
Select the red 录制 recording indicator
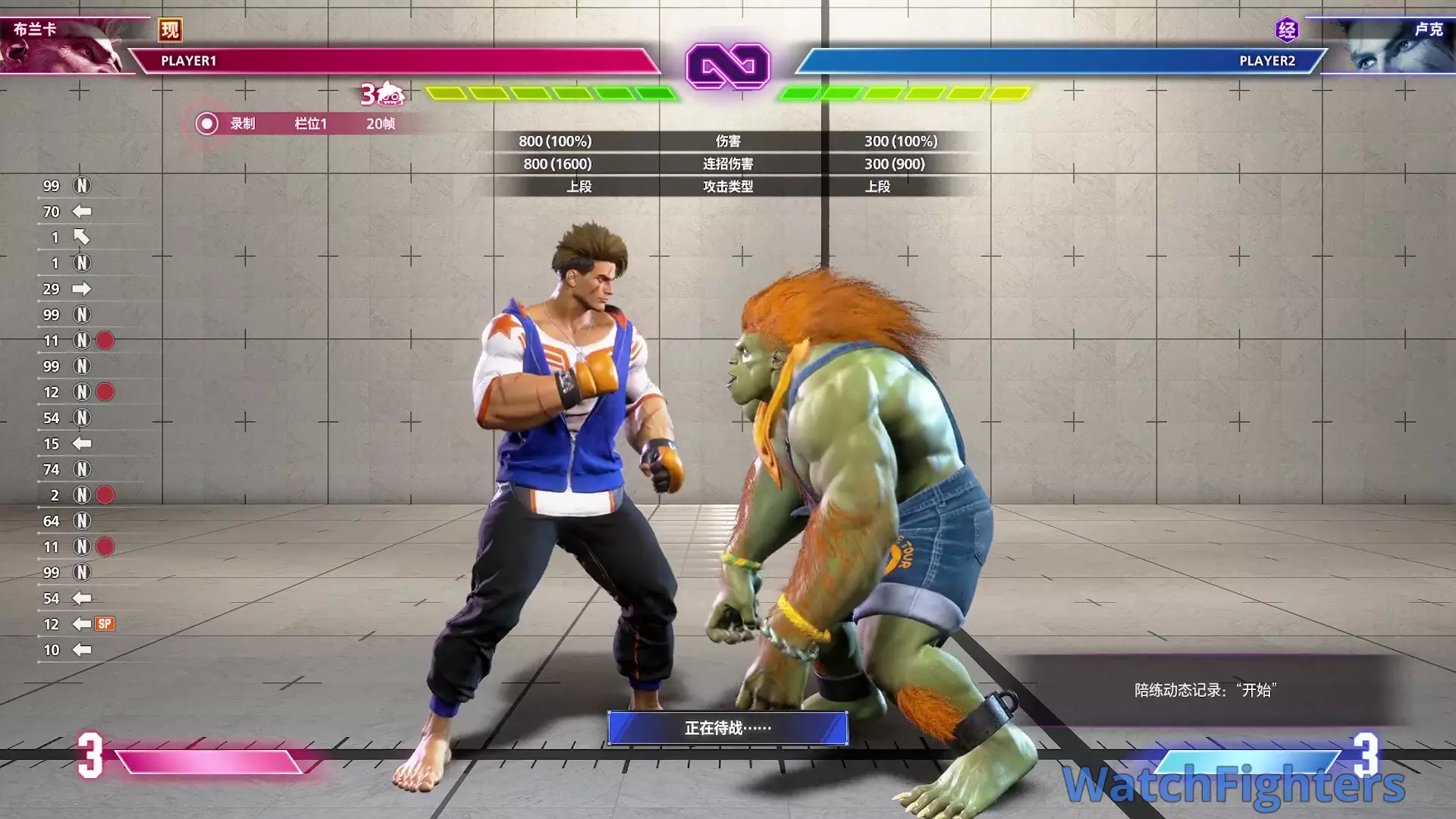tap(206, 124)
